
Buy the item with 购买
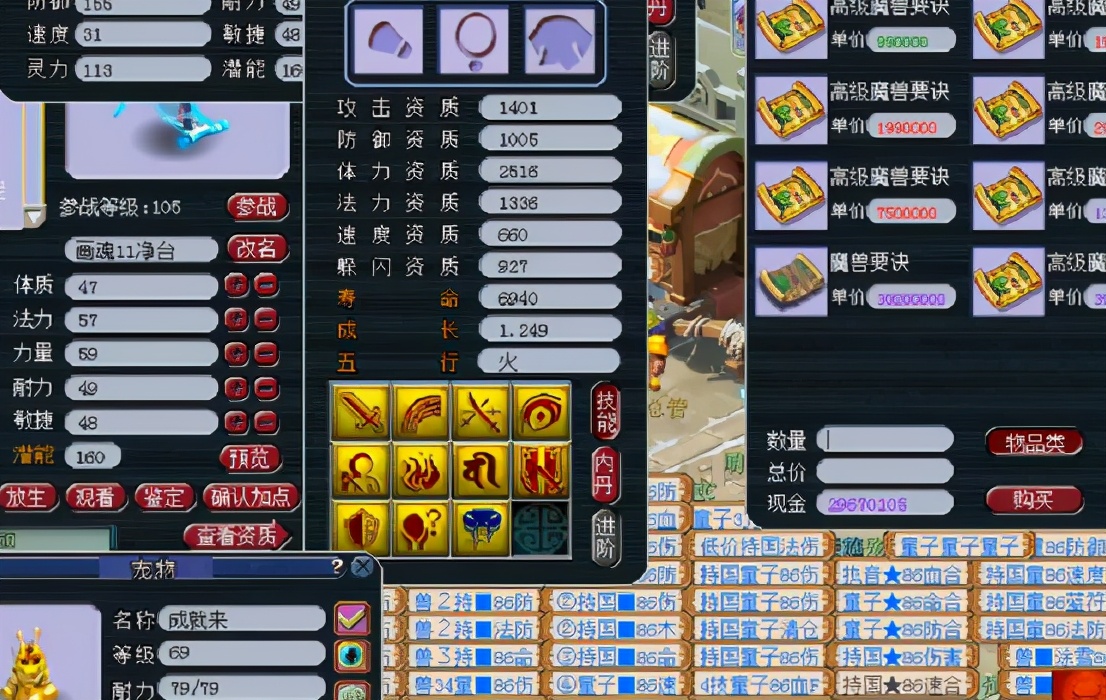point(1034,500)
